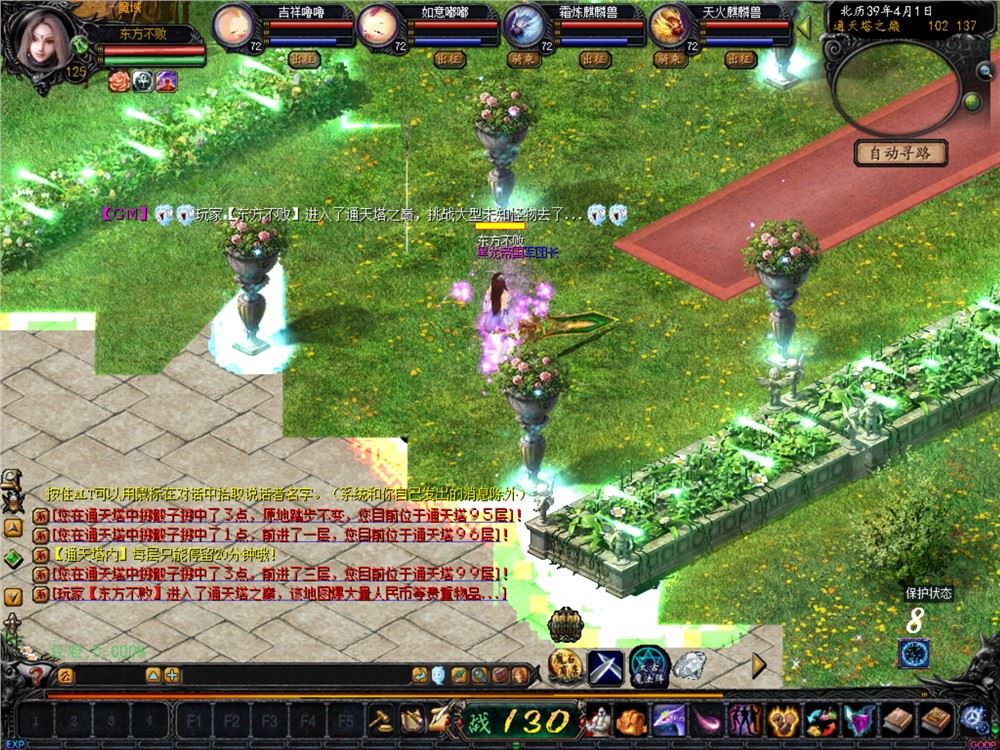The image size is (1000, 750).
Task: Click the blue protection status icon
Action: pos(913,654)
